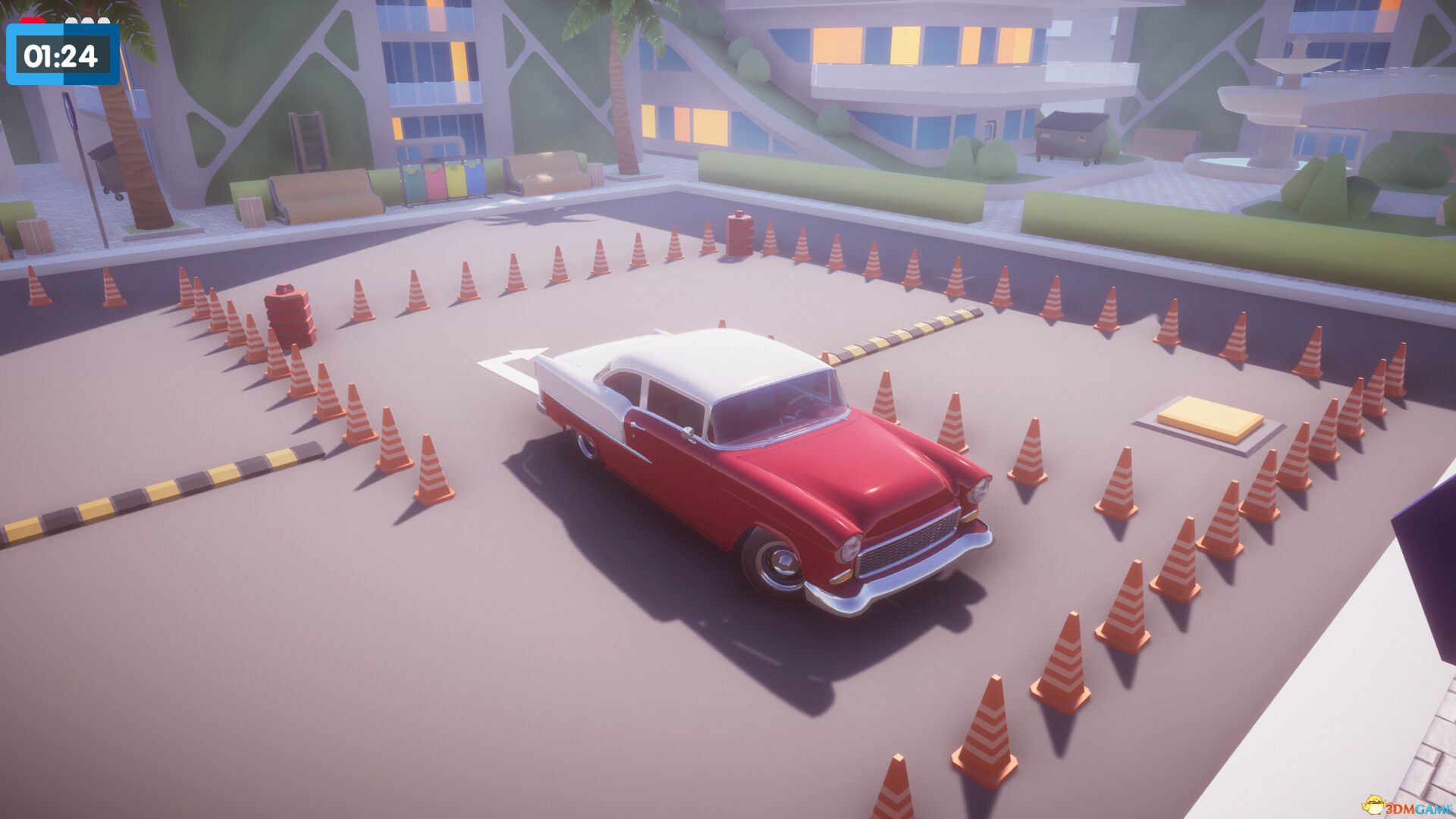The image size is (1456, 819).
Task: Click the middle white life dot
Action: tap(86, 20)
